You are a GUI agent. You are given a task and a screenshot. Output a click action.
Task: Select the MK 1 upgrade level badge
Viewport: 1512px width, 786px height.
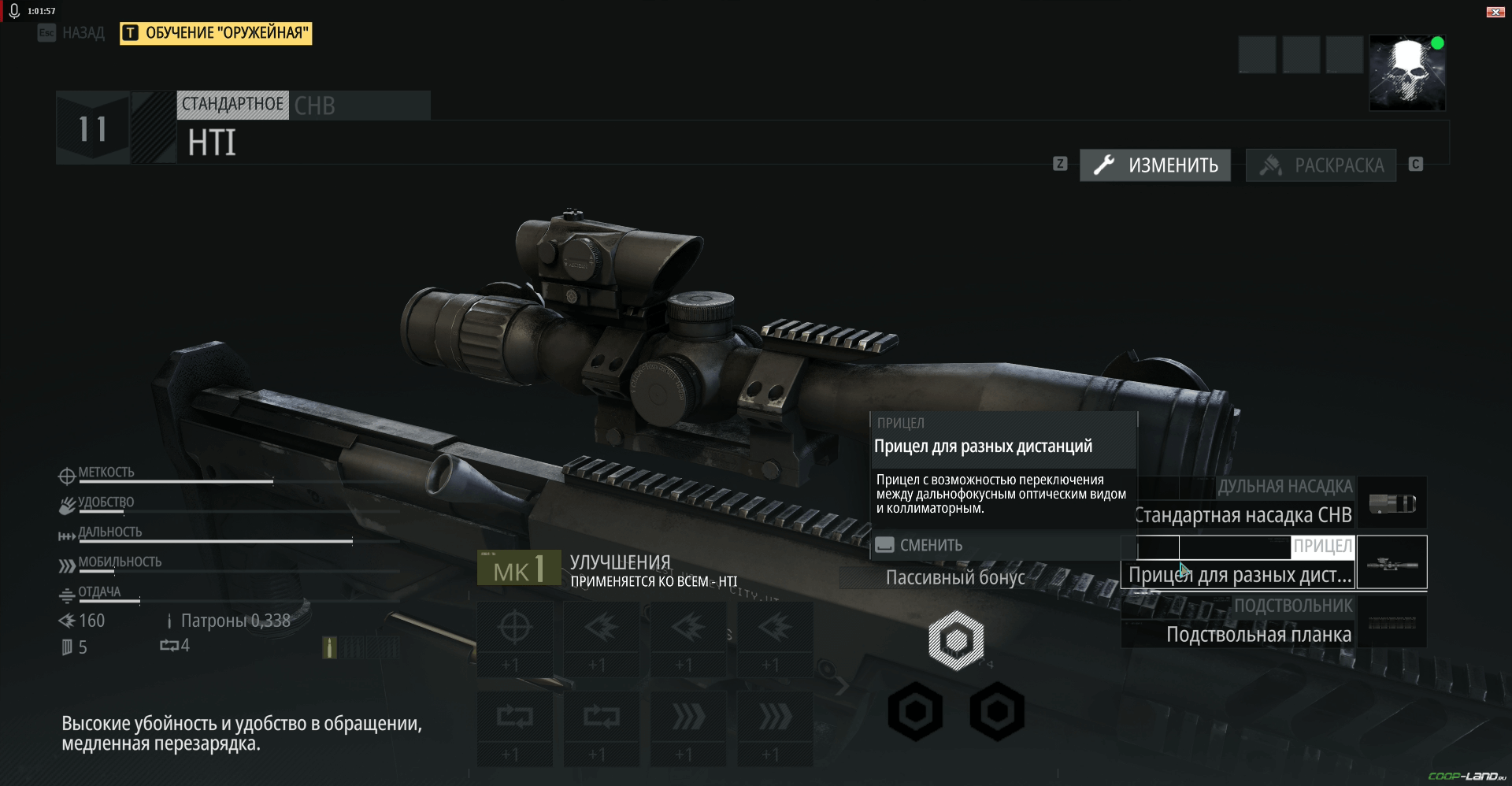[x=519, y=569]
